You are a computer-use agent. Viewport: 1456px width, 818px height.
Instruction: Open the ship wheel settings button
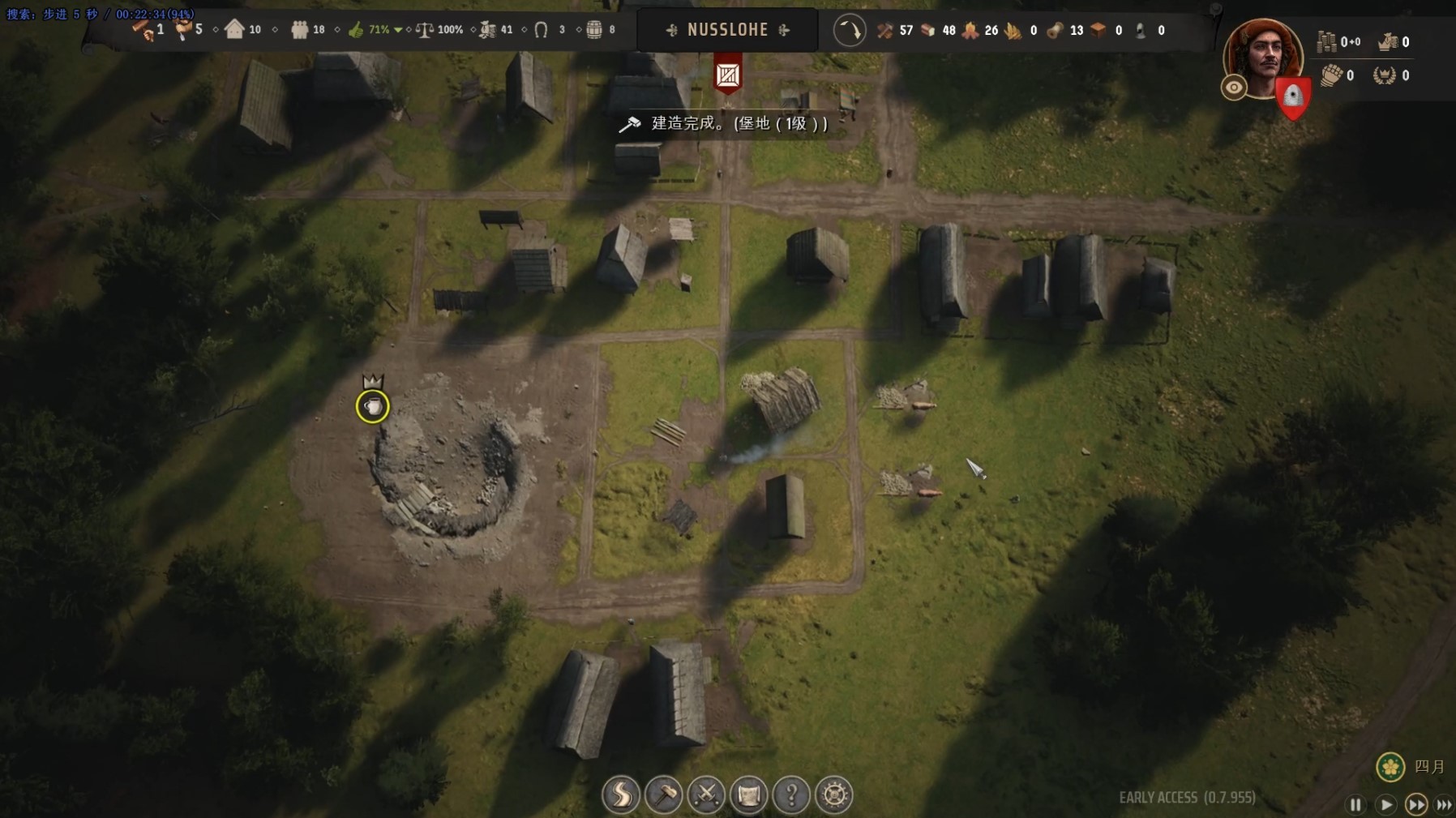834,794
